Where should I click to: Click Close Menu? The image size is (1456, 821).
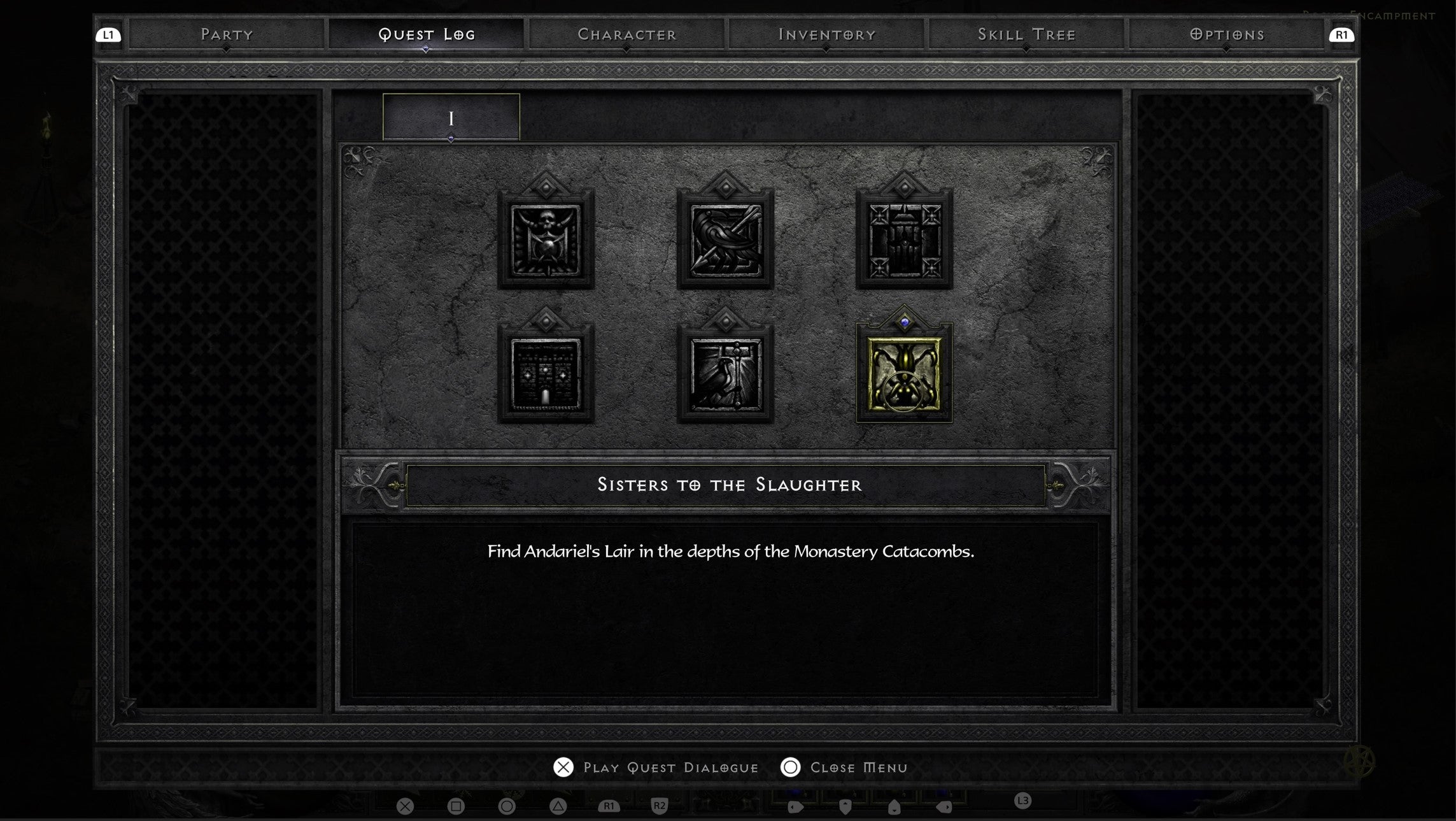coord(858,767)
